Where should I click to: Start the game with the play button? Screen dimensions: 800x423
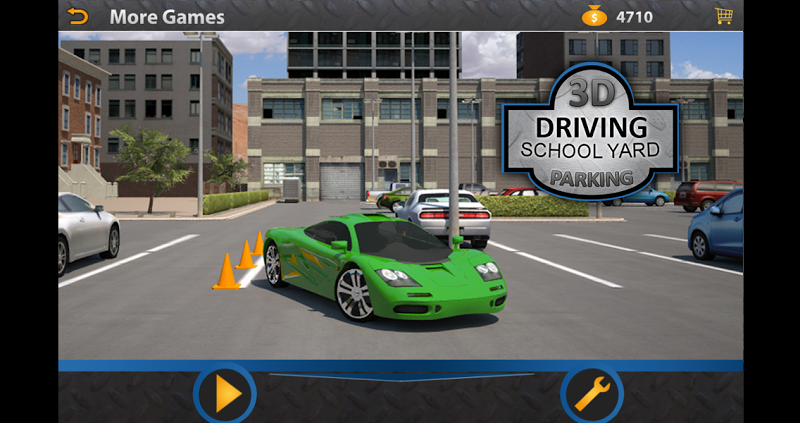click(x=225, y=394)
